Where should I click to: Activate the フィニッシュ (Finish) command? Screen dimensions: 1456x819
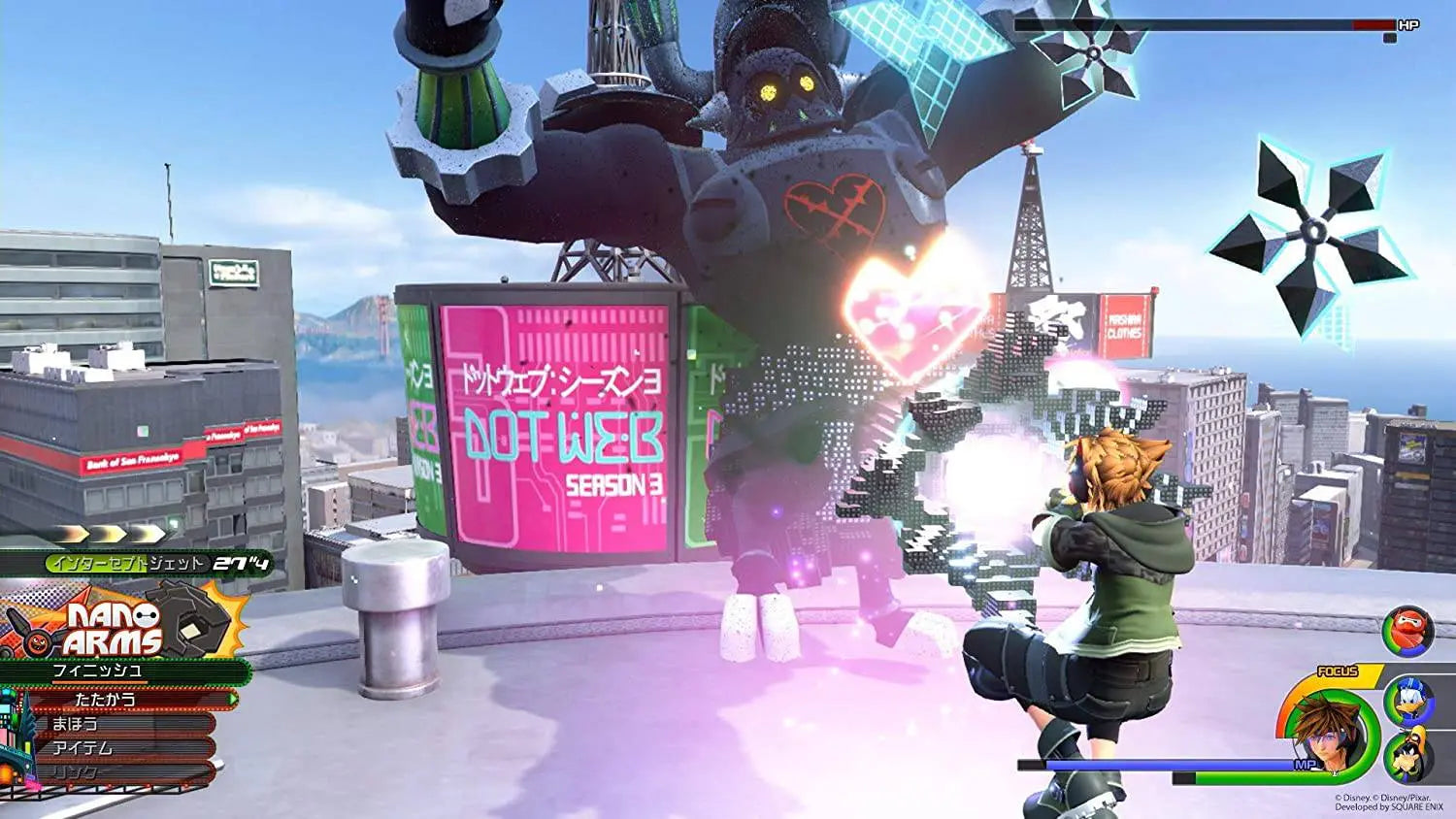[97, 671]
